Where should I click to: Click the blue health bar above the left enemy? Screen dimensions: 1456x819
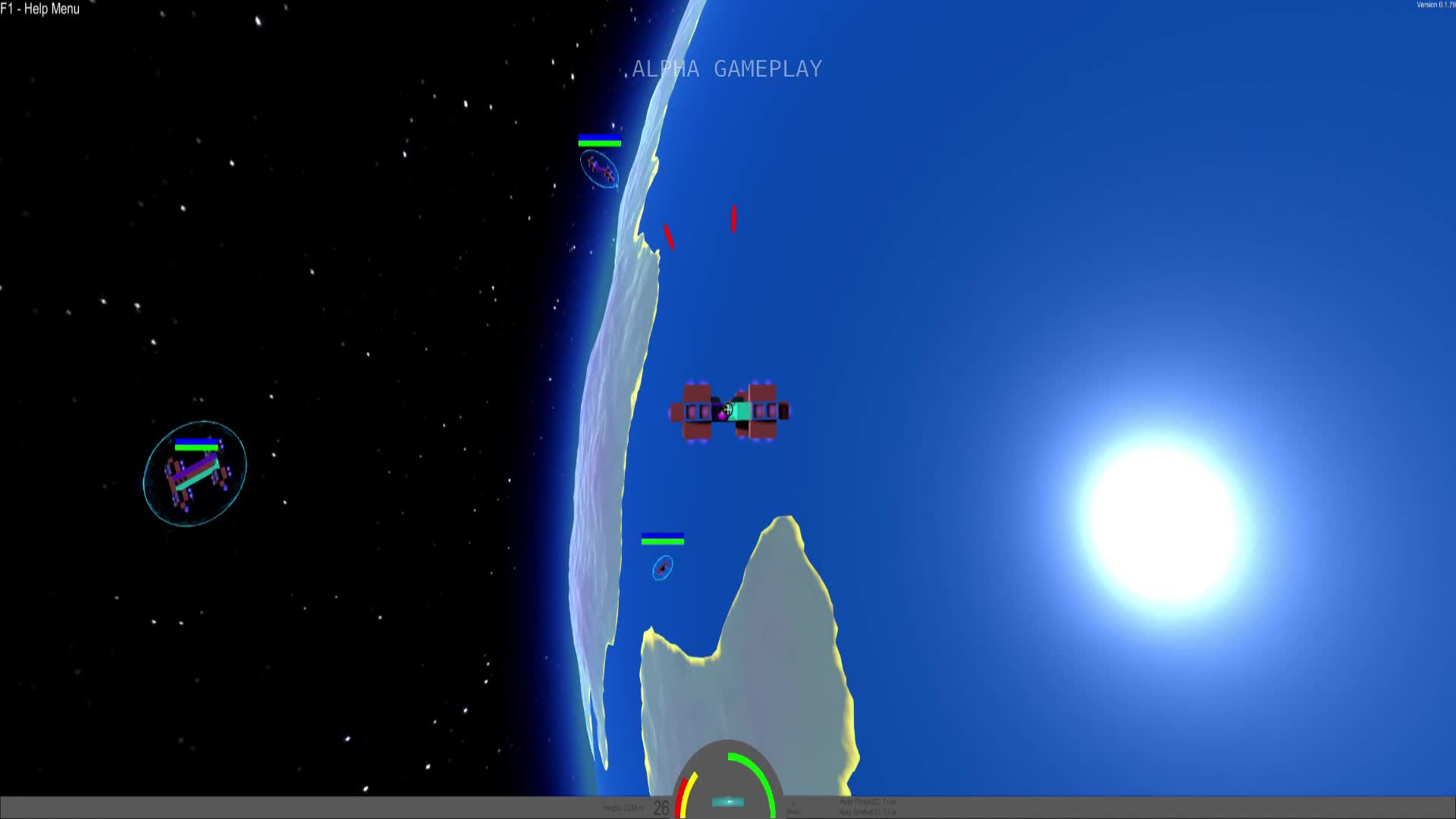point(196,442)
